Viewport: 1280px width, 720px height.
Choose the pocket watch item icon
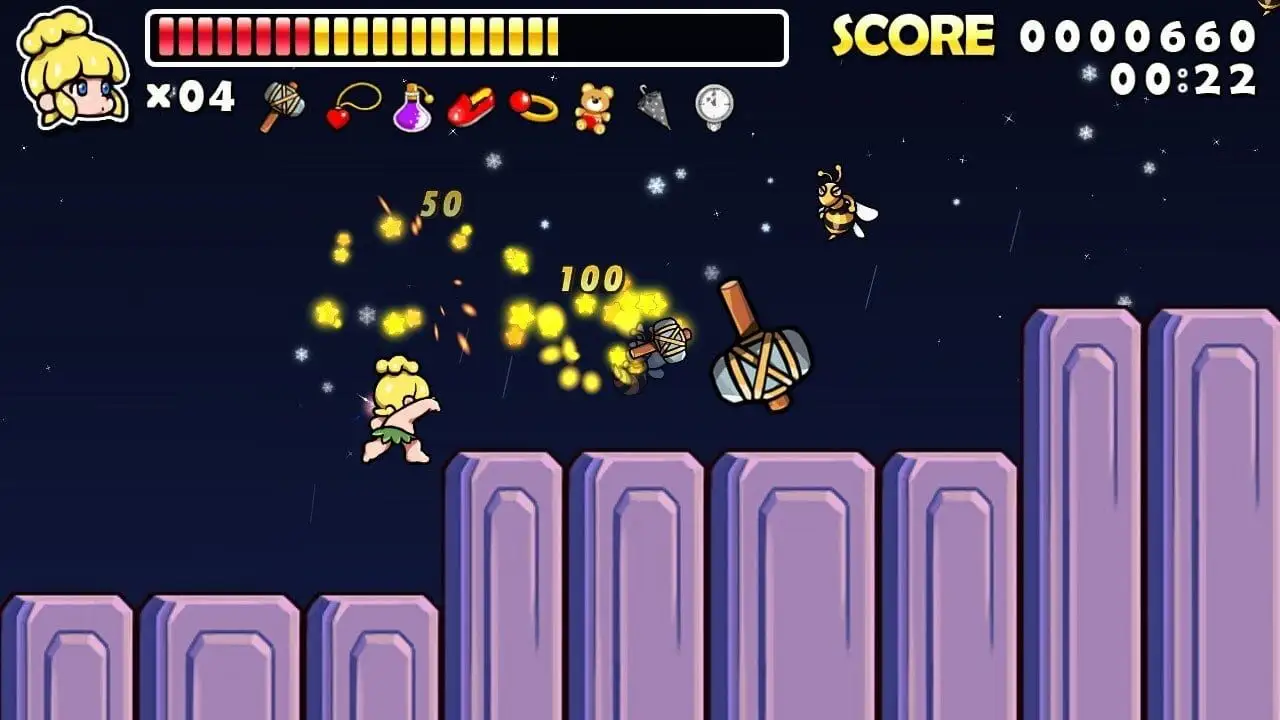click(x=714, y=106)
